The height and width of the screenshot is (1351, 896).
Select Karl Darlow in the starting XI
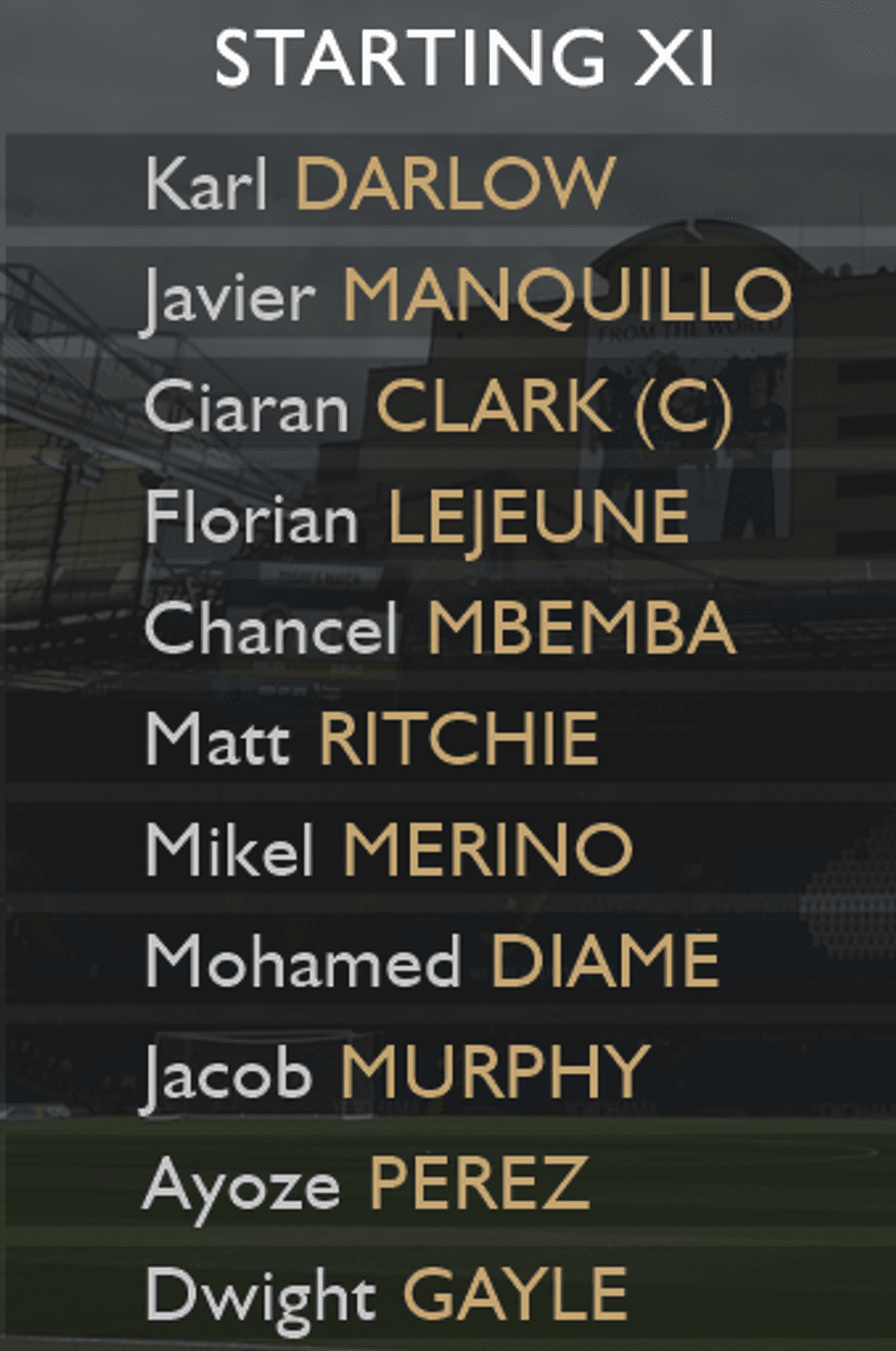(379, 183)
